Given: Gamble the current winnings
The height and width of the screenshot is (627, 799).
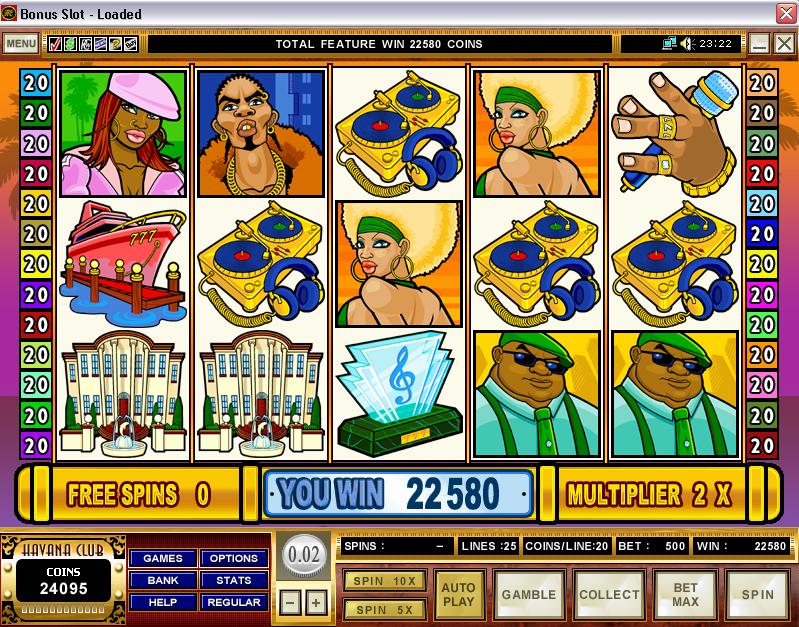Looking at the screenshot, I should [529, 595].
